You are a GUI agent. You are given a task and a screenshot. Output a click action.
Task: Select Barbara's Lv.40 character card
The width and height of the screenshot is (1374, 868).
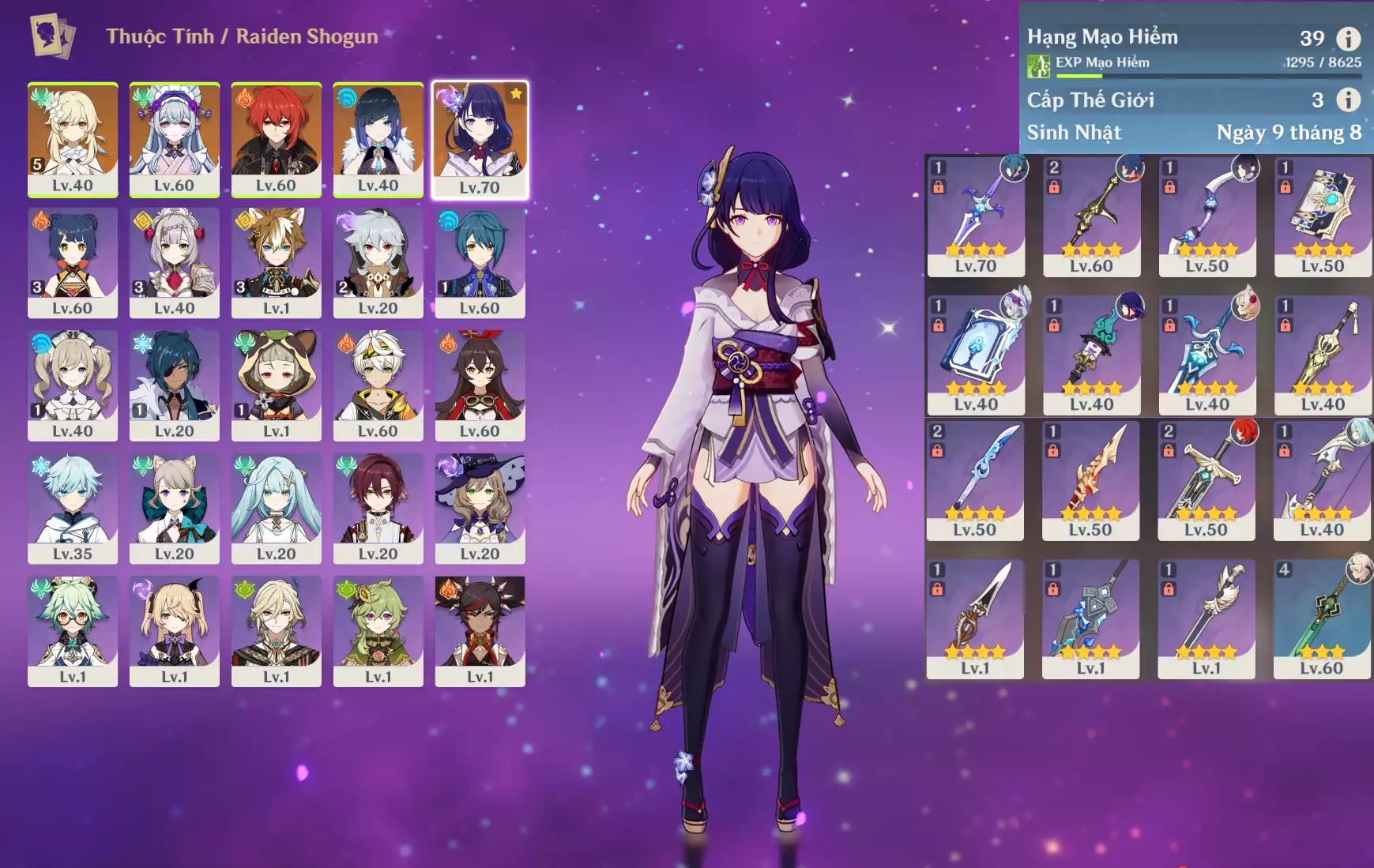click(x=73, y=385)
